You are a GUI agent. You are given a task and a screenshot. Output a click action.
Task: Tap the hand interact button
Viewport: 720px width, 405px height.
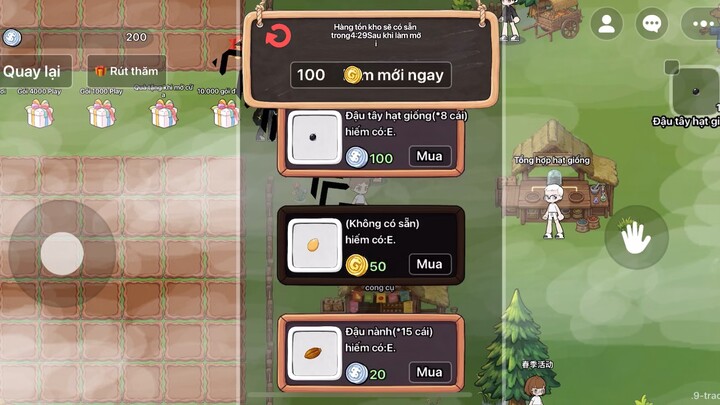(636, 237)
